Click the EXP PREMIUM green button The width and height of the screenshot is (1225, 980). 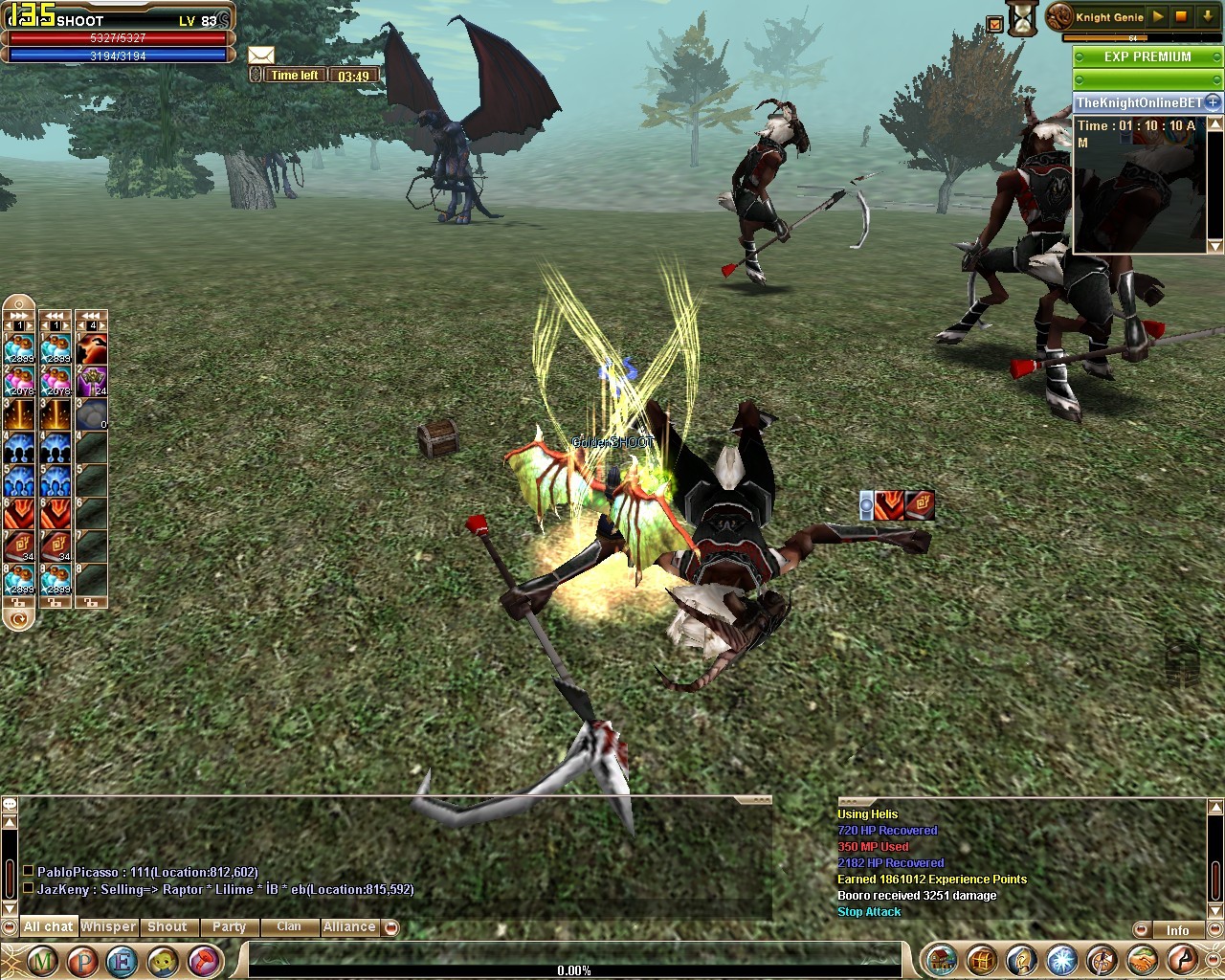pos(1147,56)
